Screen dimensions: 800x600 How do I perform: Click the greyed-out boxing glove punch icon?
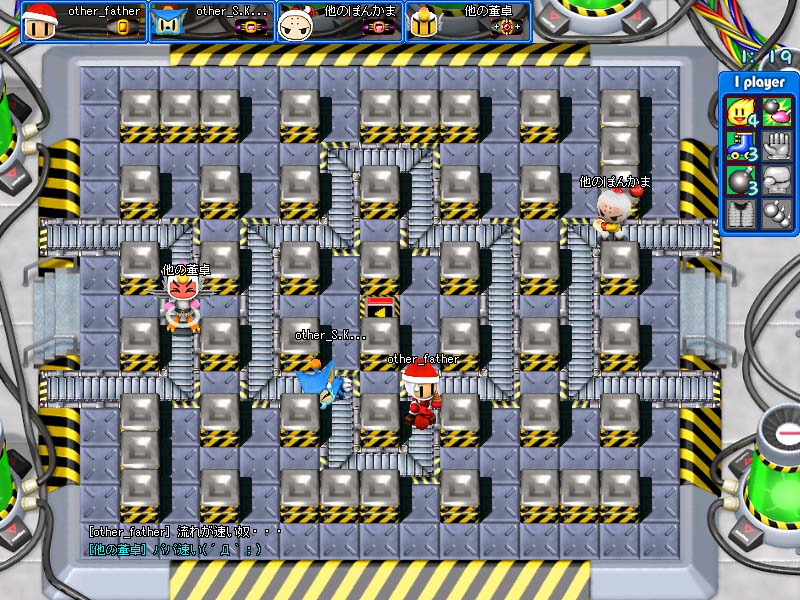[x=775, y=180]
